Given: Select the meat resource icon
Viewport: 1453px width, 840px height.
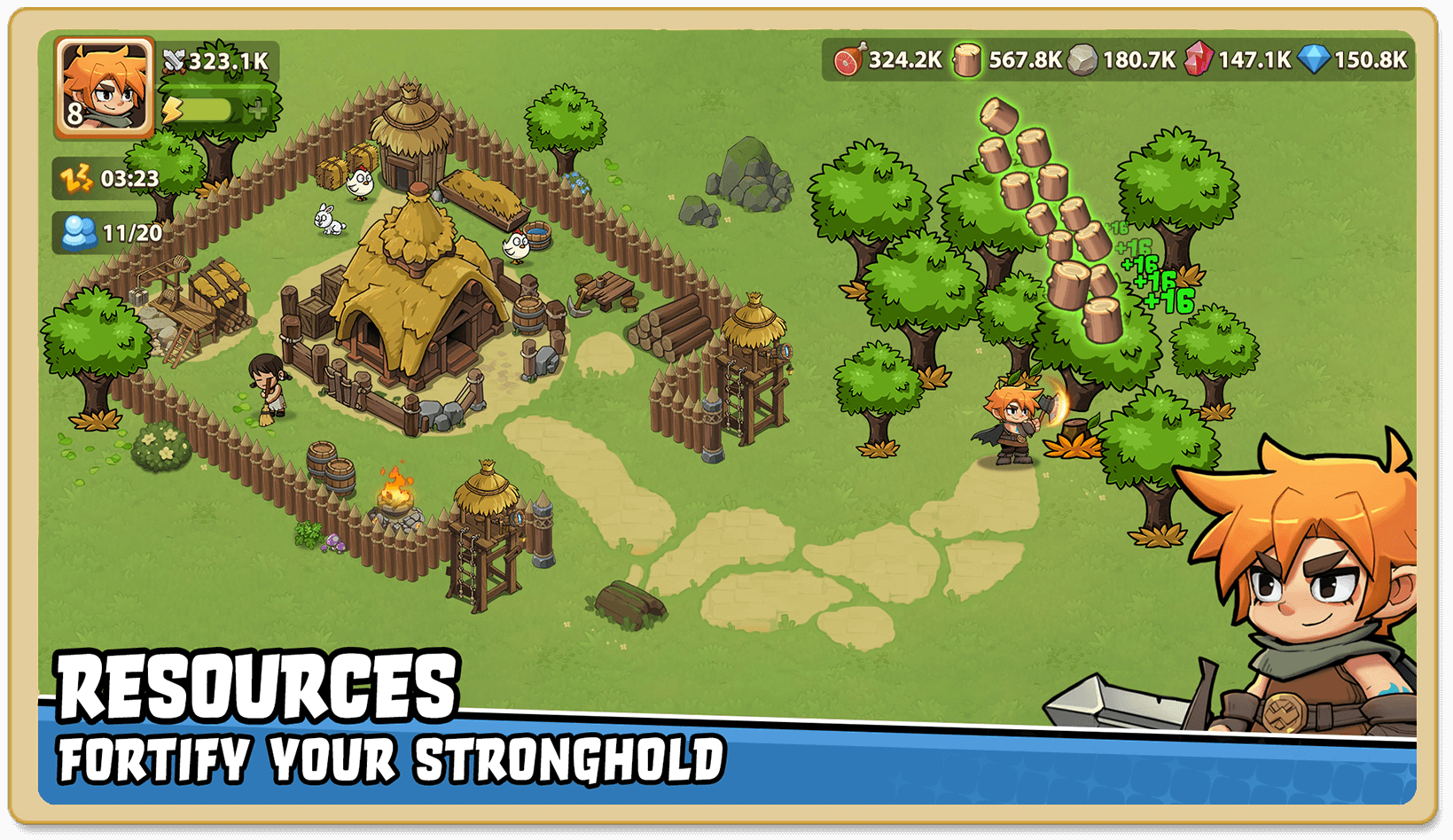Looking at the screenshot, I should (848, 59).
